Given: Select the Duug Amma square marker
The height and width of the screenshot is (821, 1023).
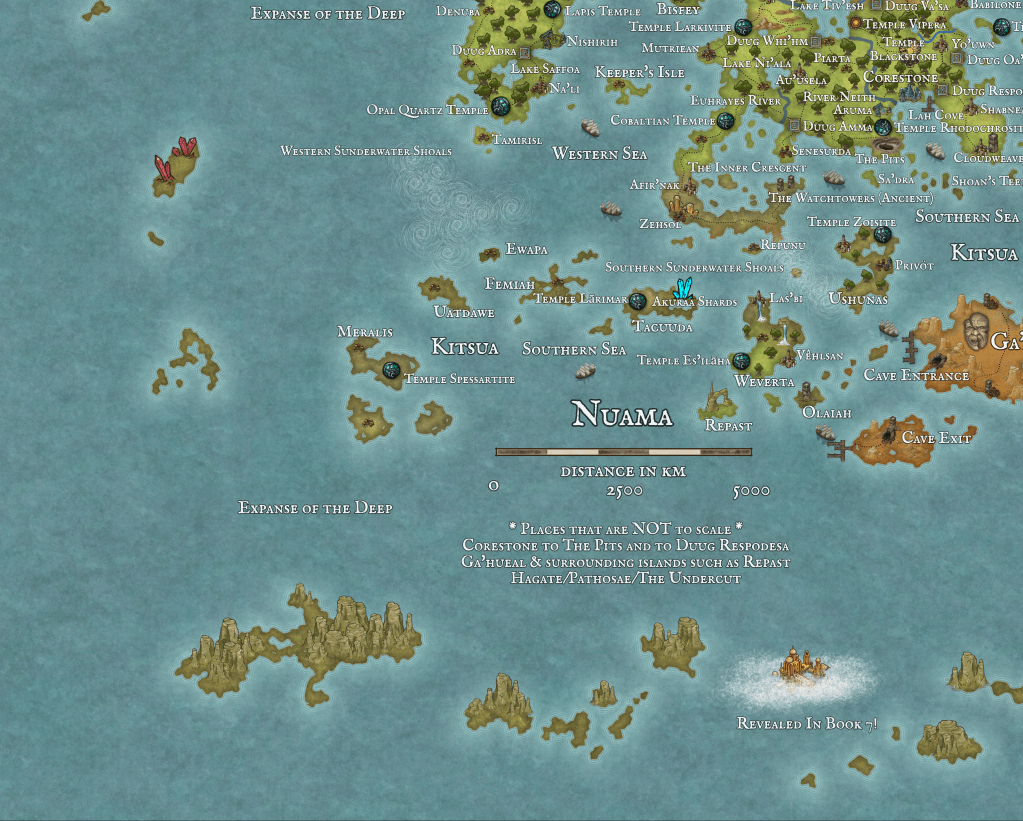Looking at the screenshot, I should [x=795, y=126].
